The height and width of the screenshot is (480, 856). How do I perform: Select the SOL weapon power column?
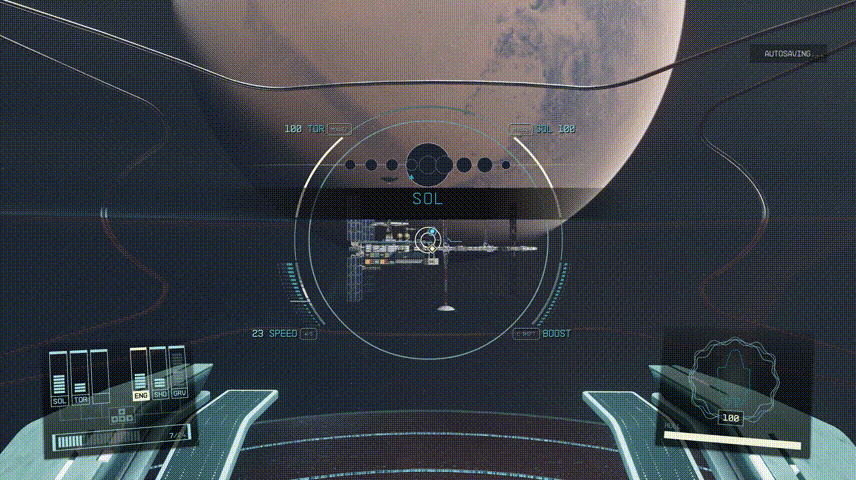59,378
